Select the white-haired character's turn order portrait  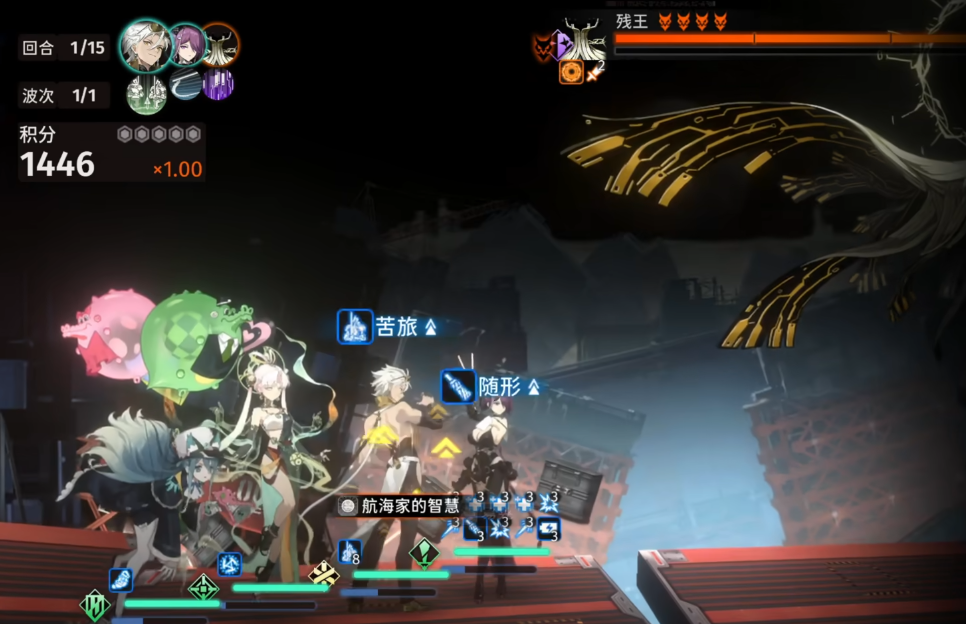click(145, 44)
